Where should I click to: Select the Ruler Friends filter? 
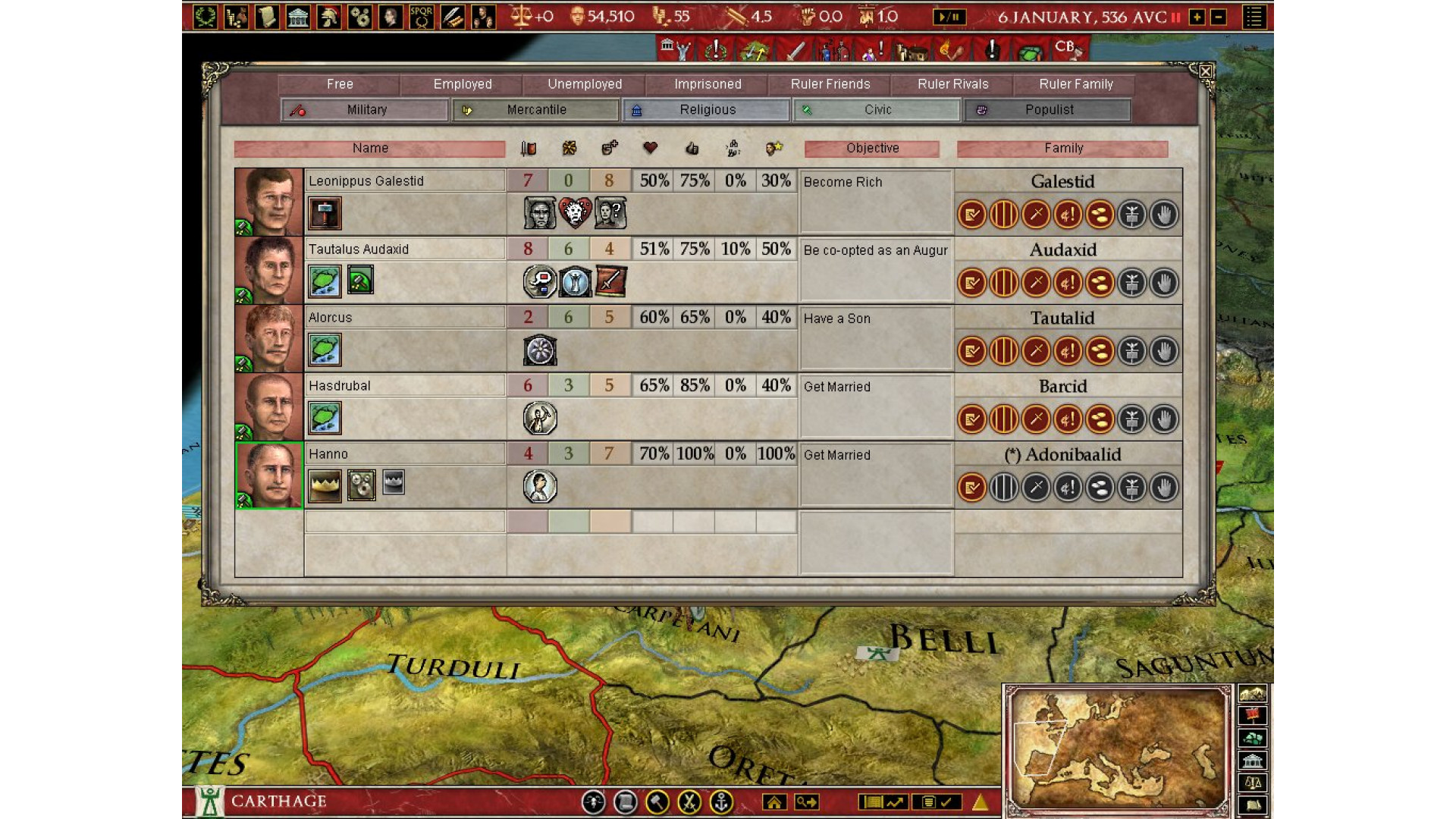click(x=830, y=84)
